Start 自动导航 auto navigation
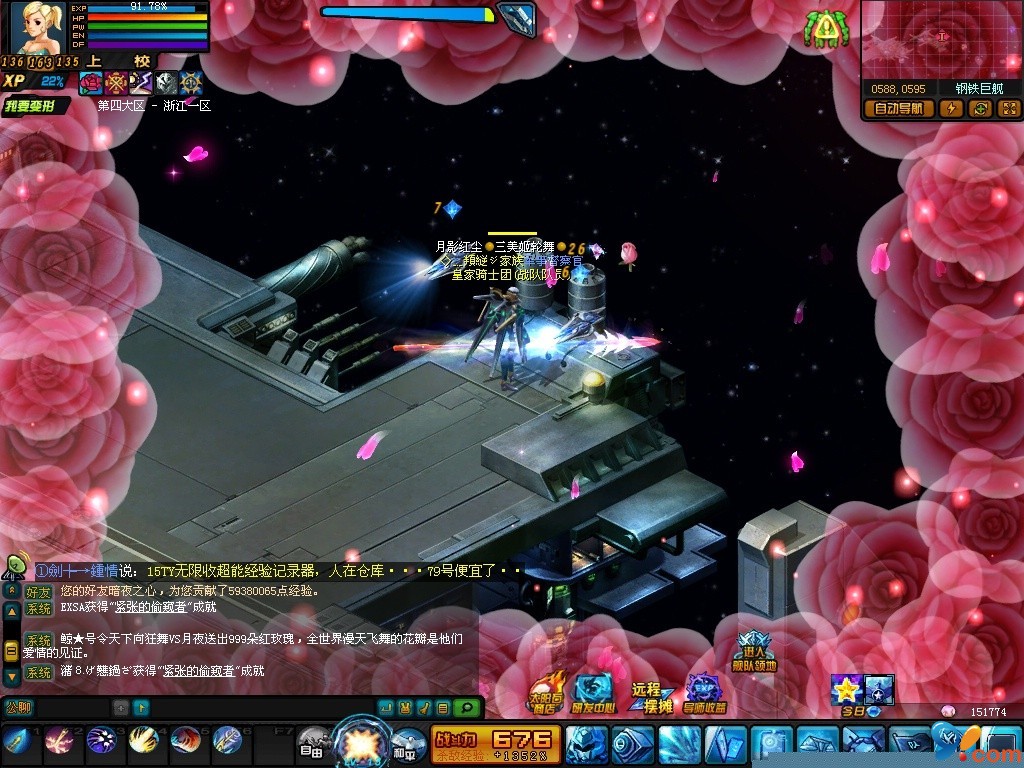Screen dimensions: 1024x768 [x=899, y=109]
